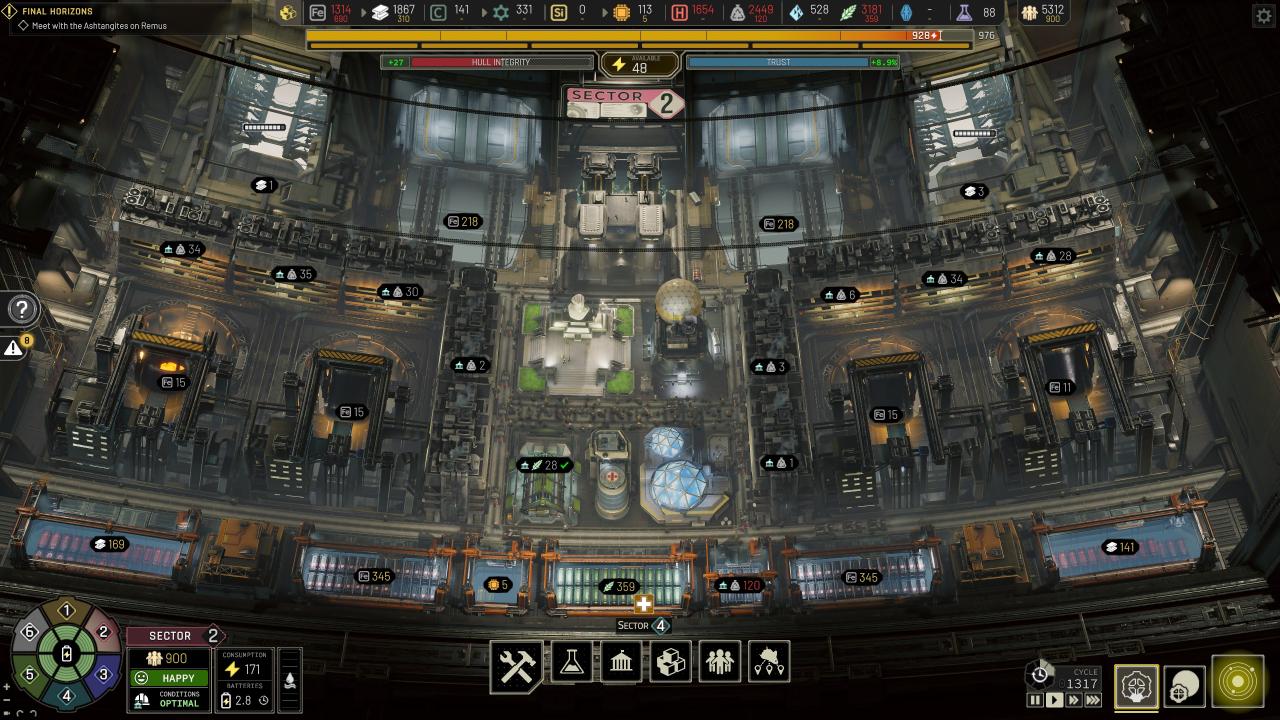Image resolution: width=1280 pixels, height=720 pixels.
Task: Select Sector 1 on the sector wheel
Action: coord(67,611)
